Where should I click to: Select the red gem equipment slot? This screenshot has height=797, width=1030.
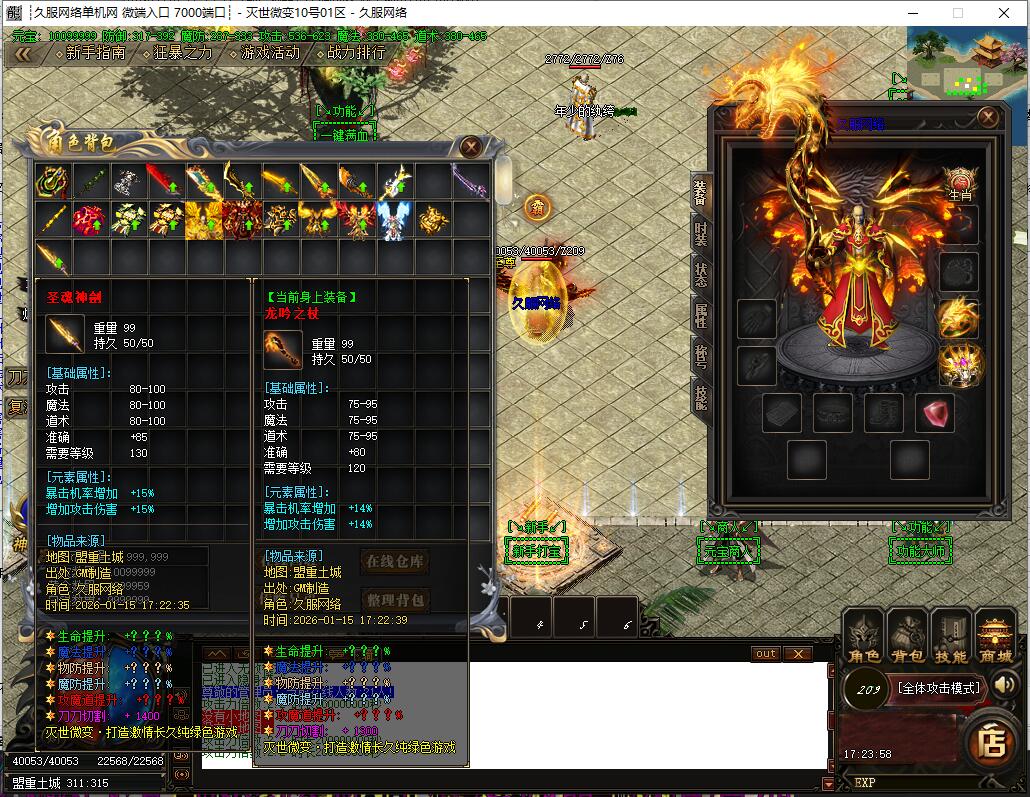pos(934,413)
